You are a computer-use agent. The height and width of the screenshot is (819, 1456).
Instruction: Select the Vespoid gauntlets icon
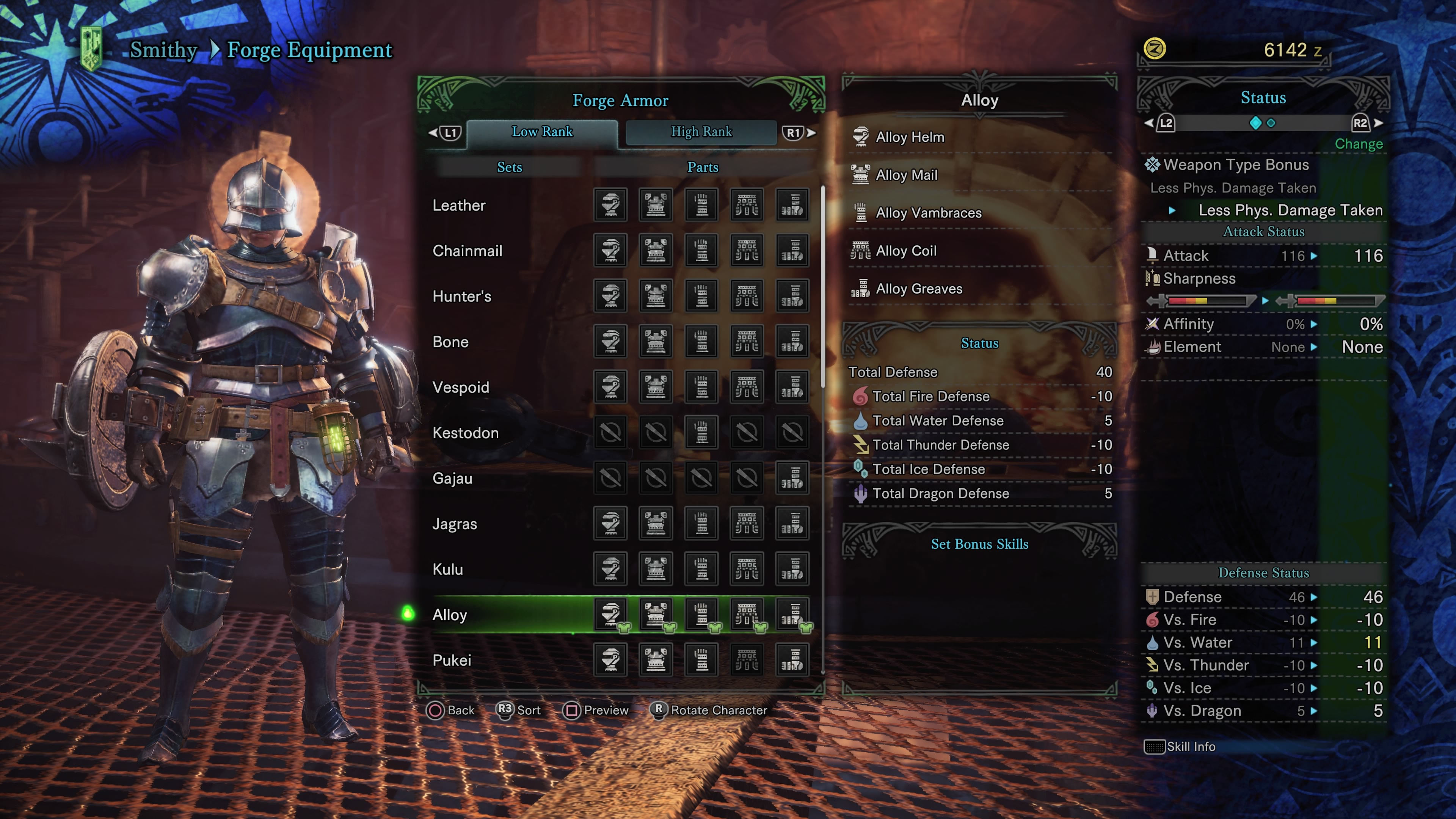tap(701, 387)
